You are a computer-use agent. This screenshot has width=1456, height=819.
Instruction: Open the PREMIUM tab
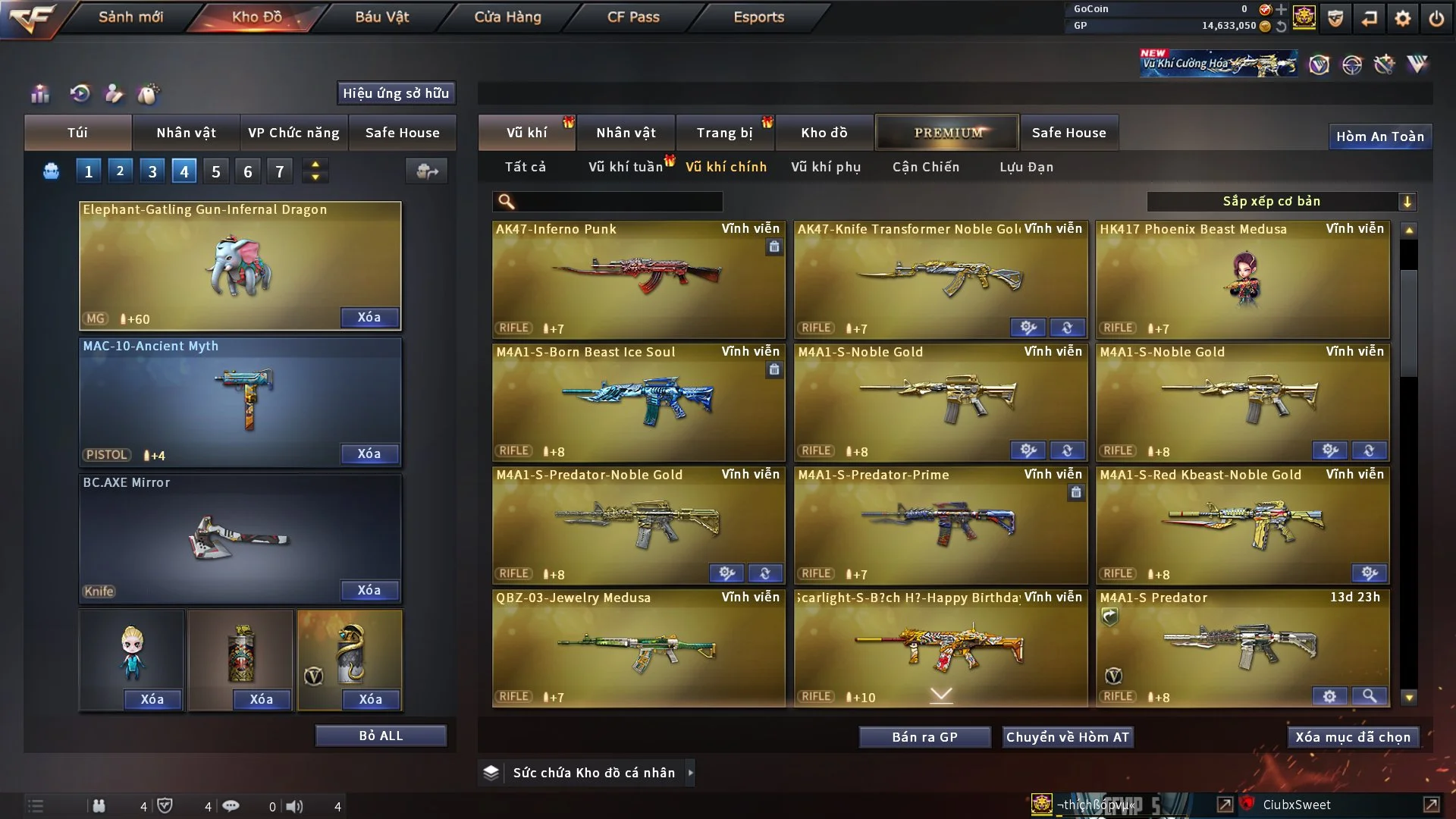pos(947,133)
